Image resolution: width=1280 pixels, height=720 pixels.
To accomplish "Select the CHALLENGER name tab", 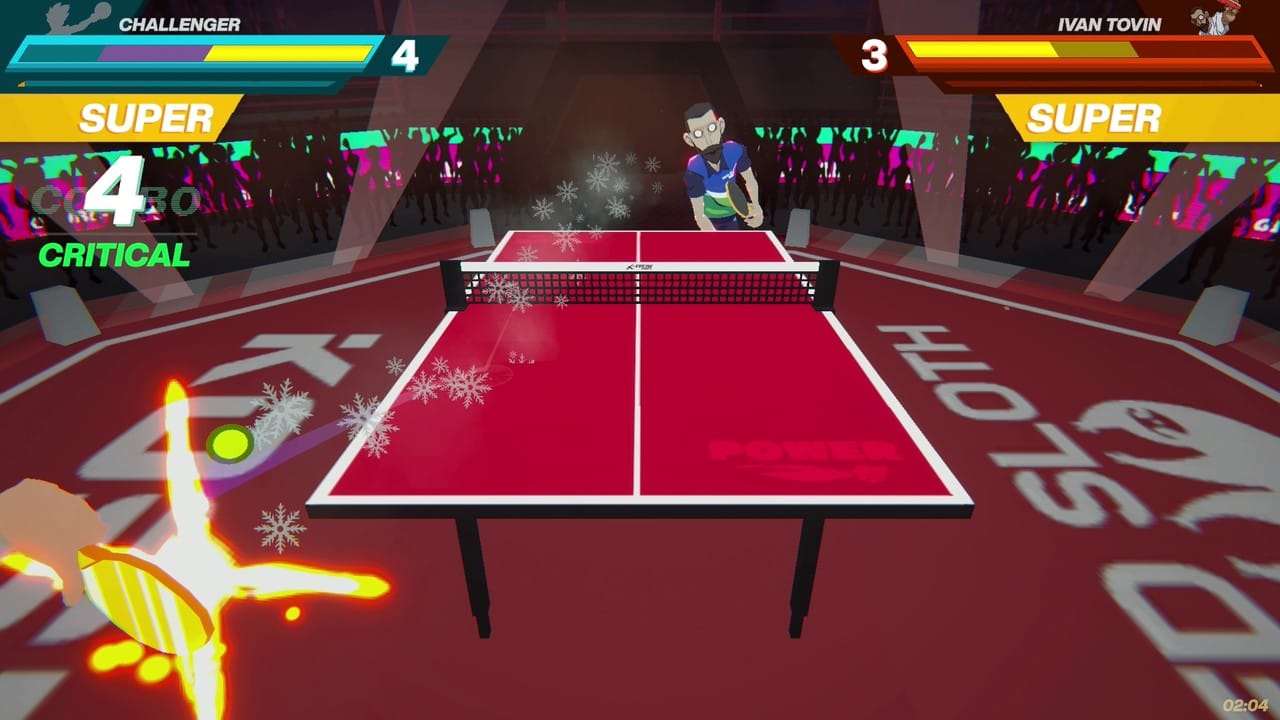I will coord(180,22).
